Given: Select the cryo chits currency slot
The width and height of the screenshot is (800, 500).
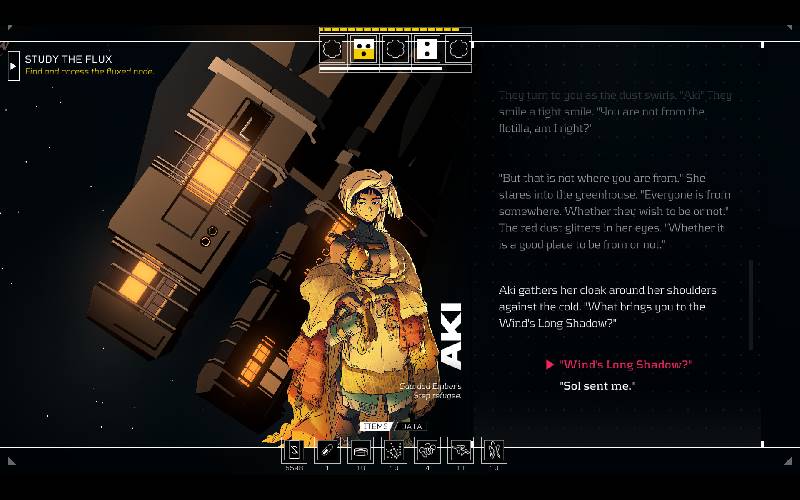Looking at the screenshot, I should click(x=294, y=451).
